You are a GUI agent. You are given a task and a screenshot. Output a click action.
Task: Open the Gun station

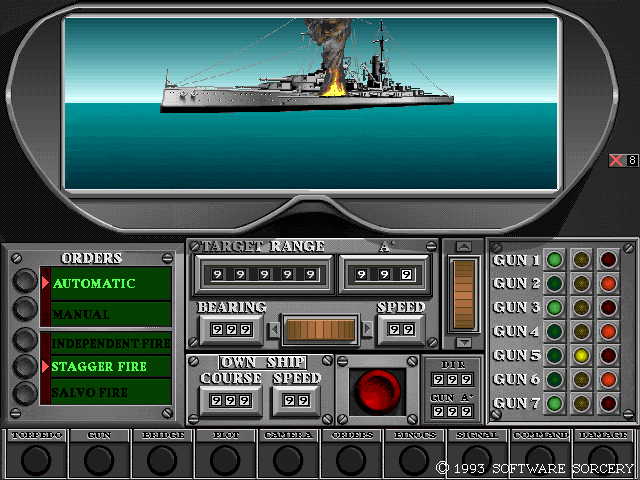coord(98,459)
